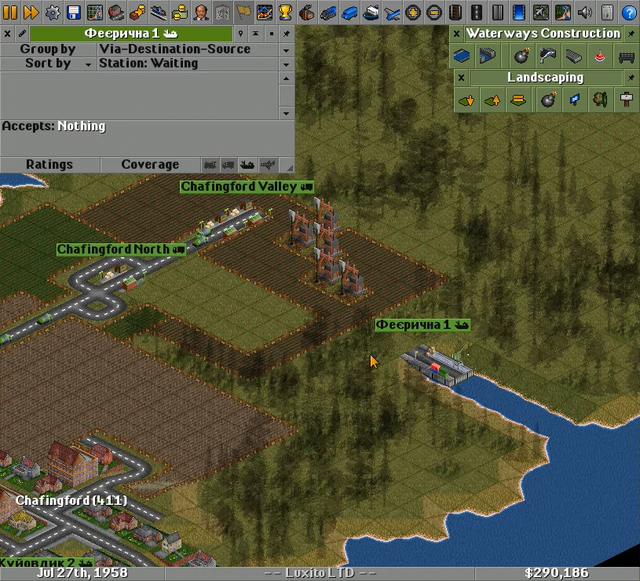Show station Ratings
Screen dimensions: 640x581
click(49, 164)
